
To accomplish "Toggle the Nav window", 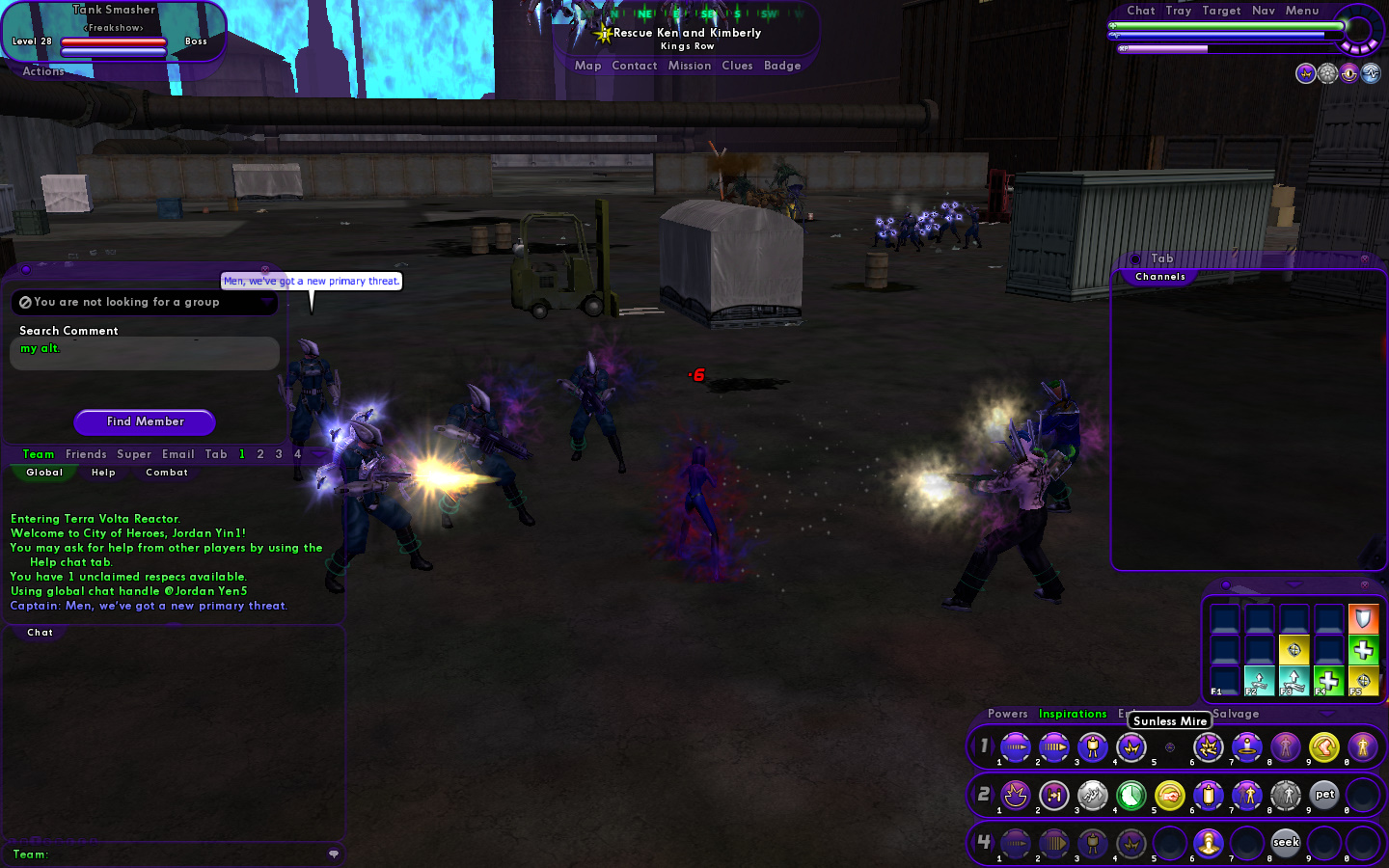I will 1263,11.
